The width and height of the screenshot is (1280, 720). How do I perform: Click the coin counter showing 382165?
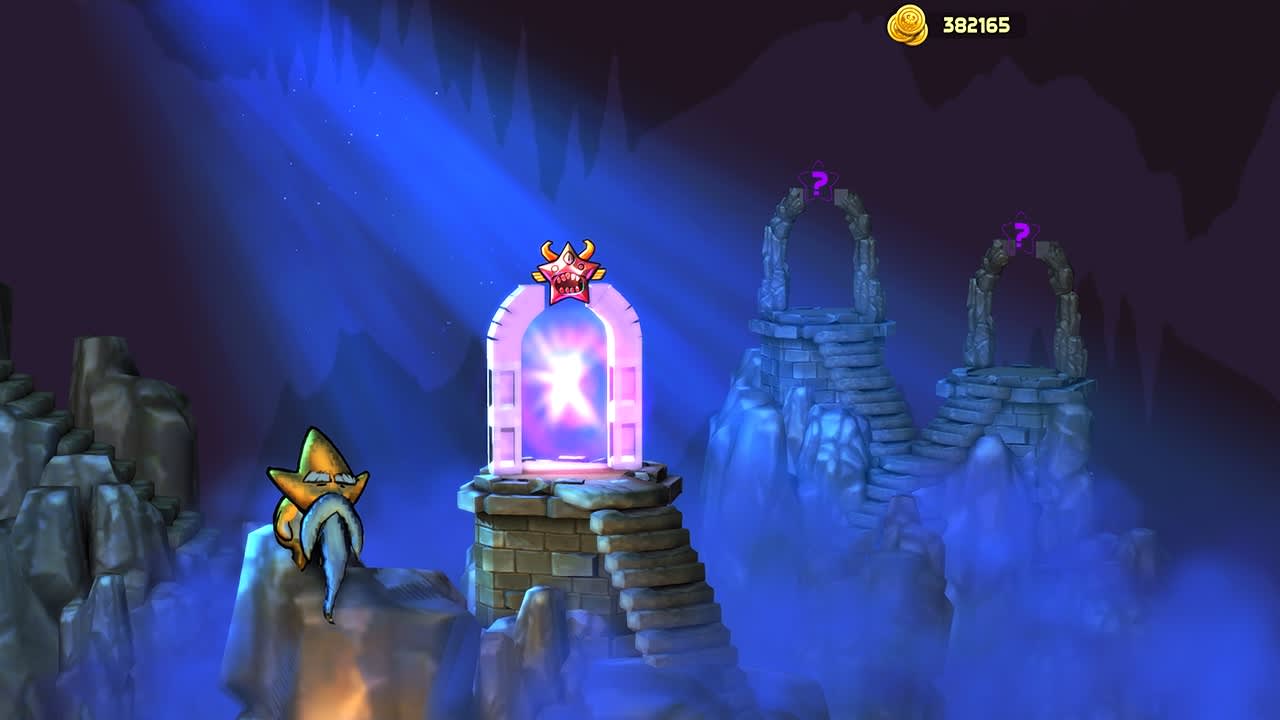(975, 25)
